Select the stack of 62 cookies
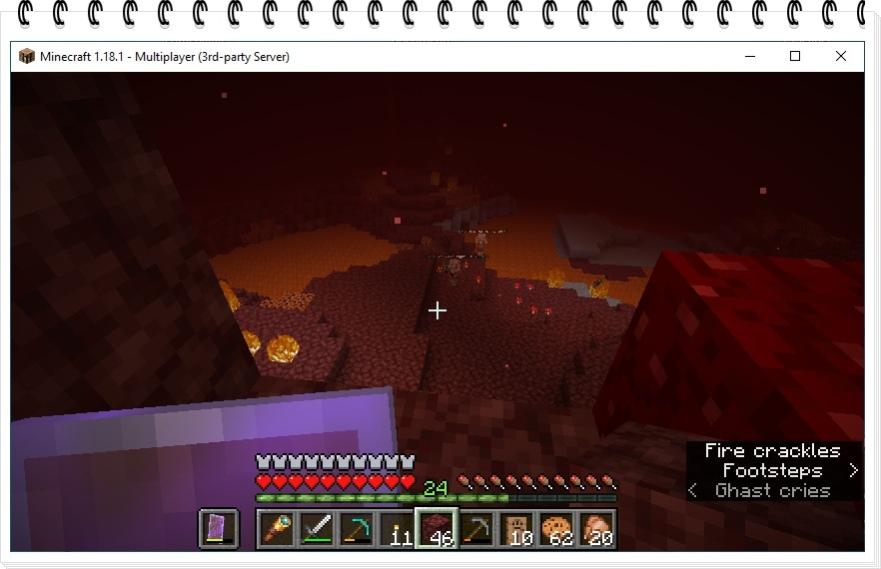 click(557, 528)
